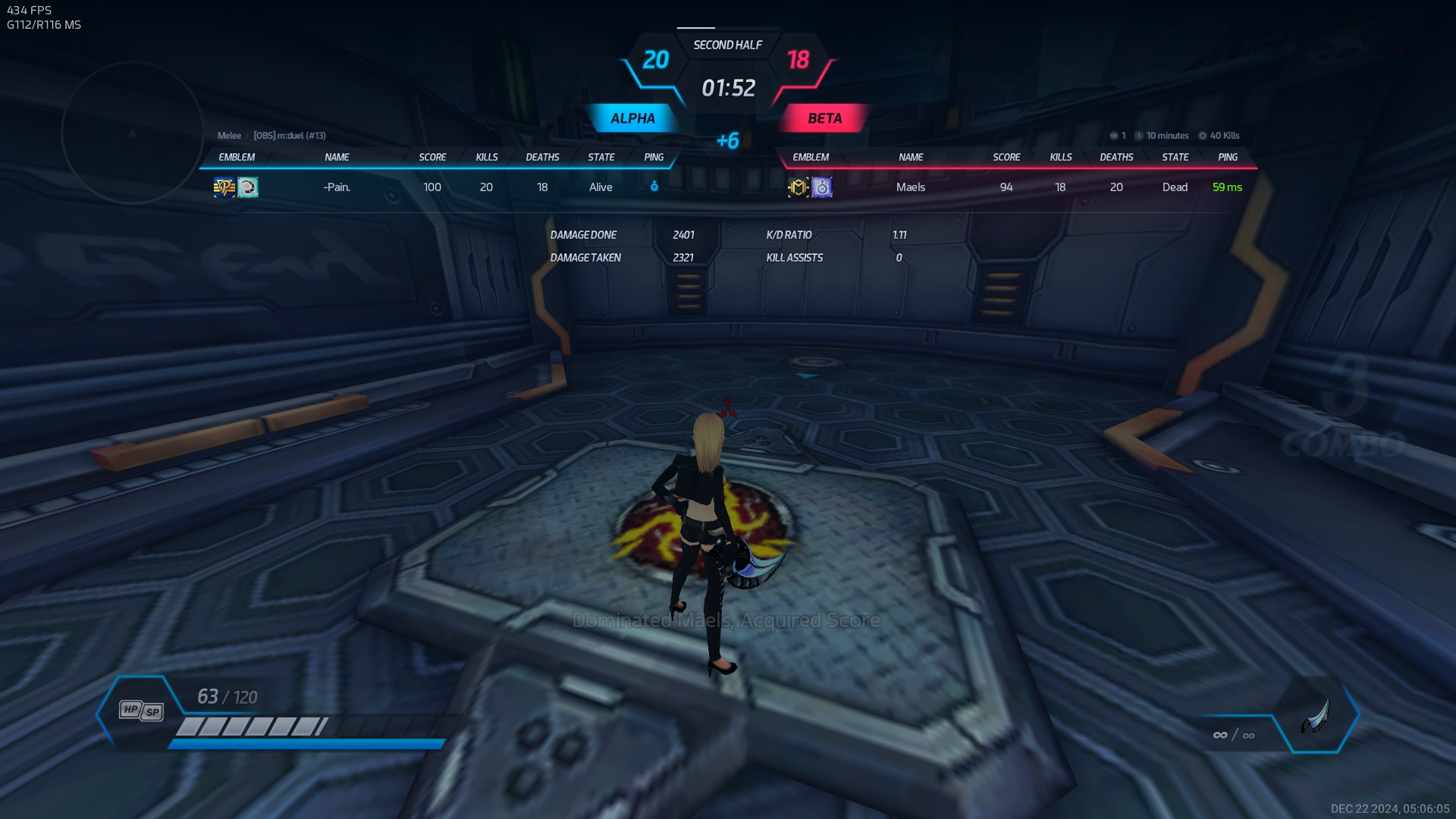Click Maels' yellow M emblem
Screen dimensions: 1456x819
(798, 187)
